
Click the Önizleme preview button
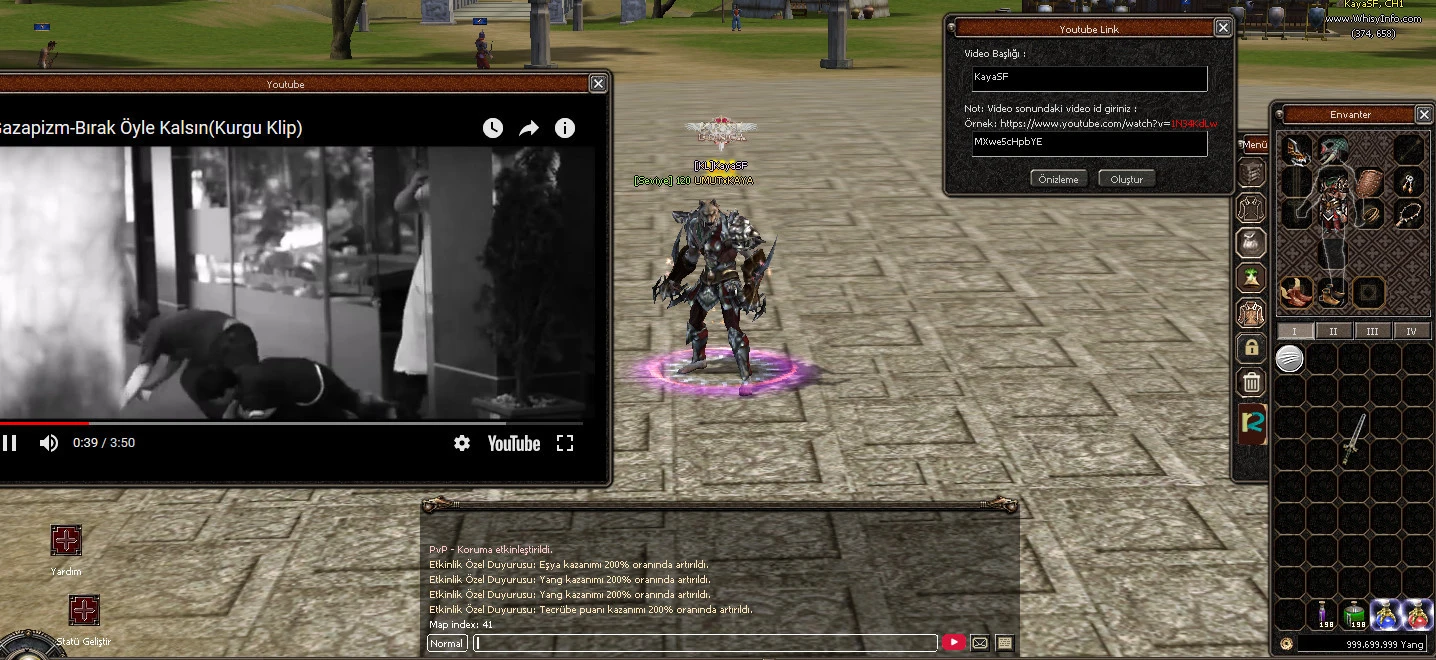[x=1058, y=179]
